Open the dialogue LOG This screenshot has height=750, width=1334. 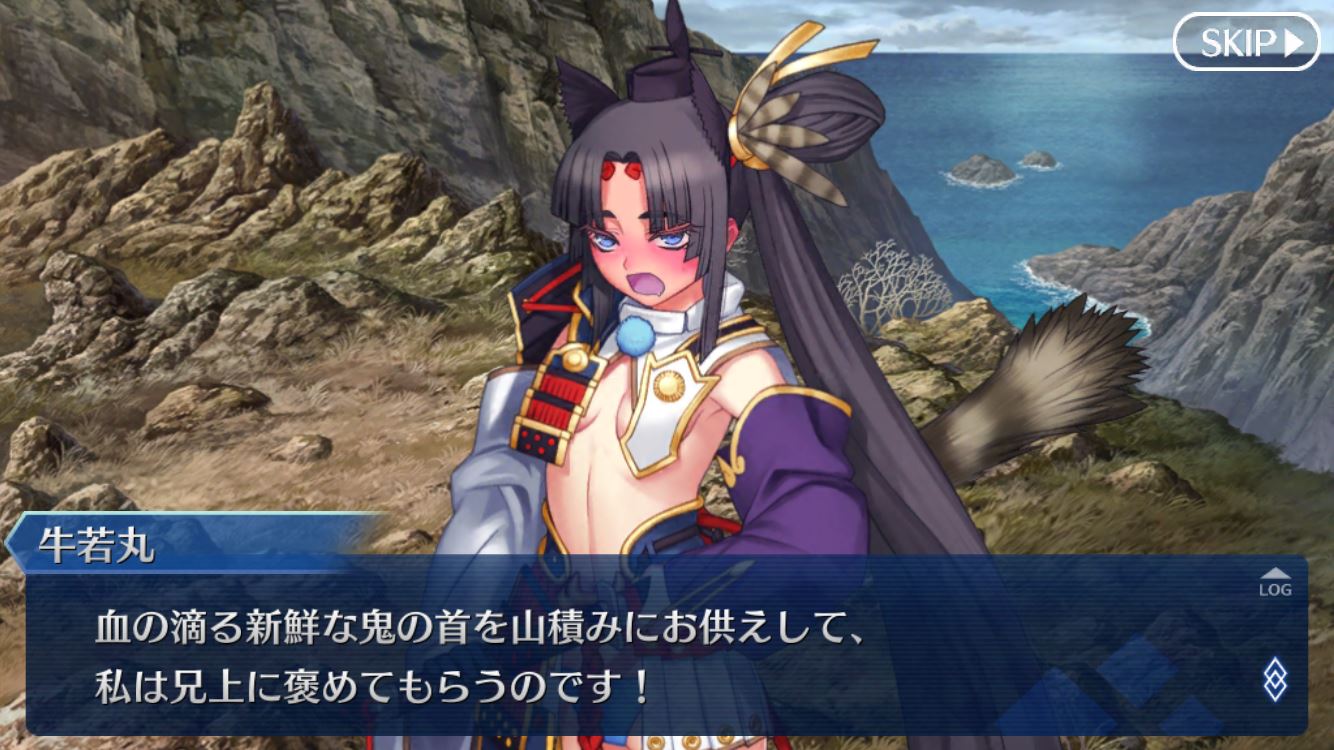pyautogui.click(x=1274, y=583)
